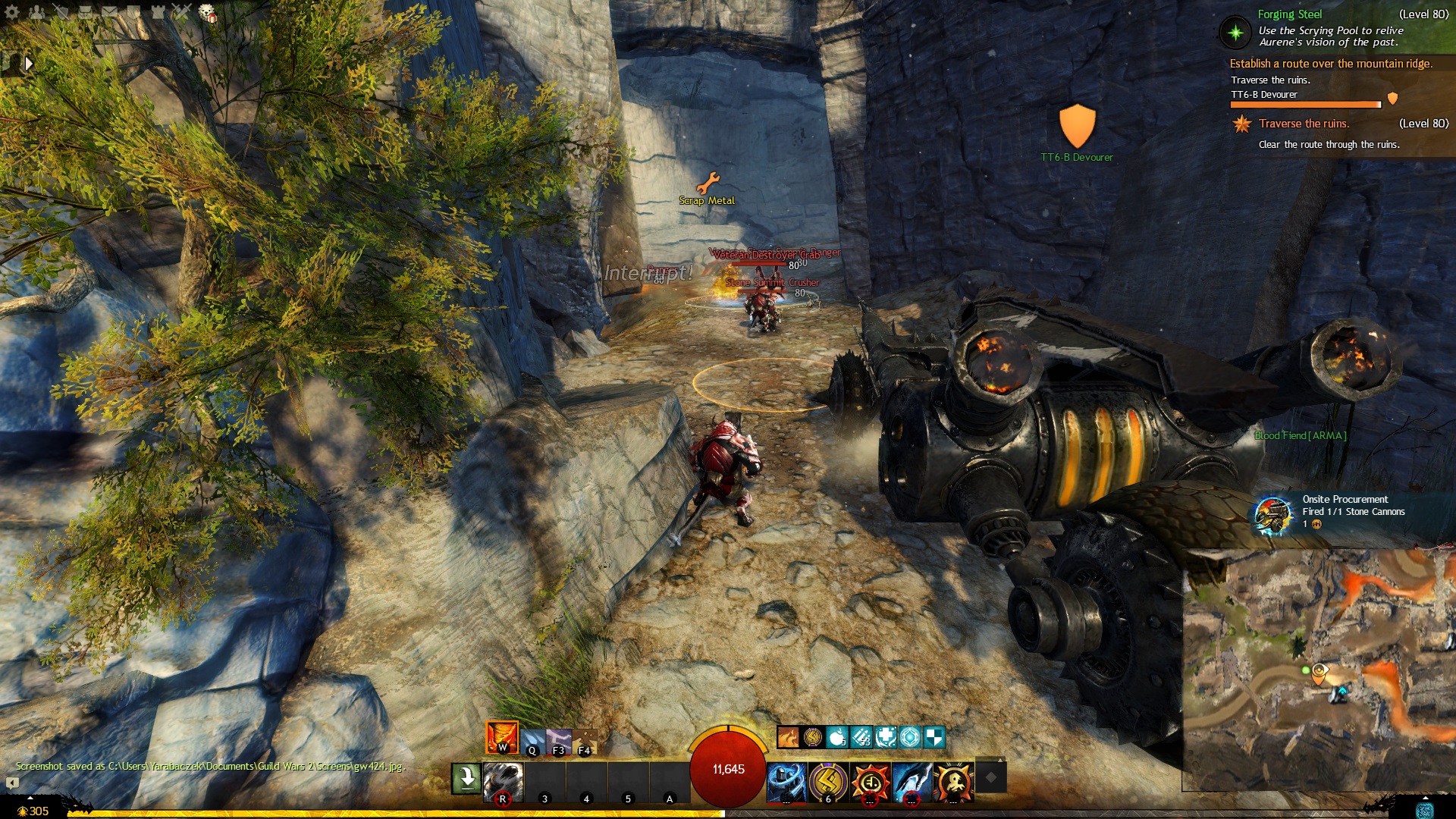Open the World vs World tower icon
The width and height of the screenshot is (1456, 819).
coord(158,11)
